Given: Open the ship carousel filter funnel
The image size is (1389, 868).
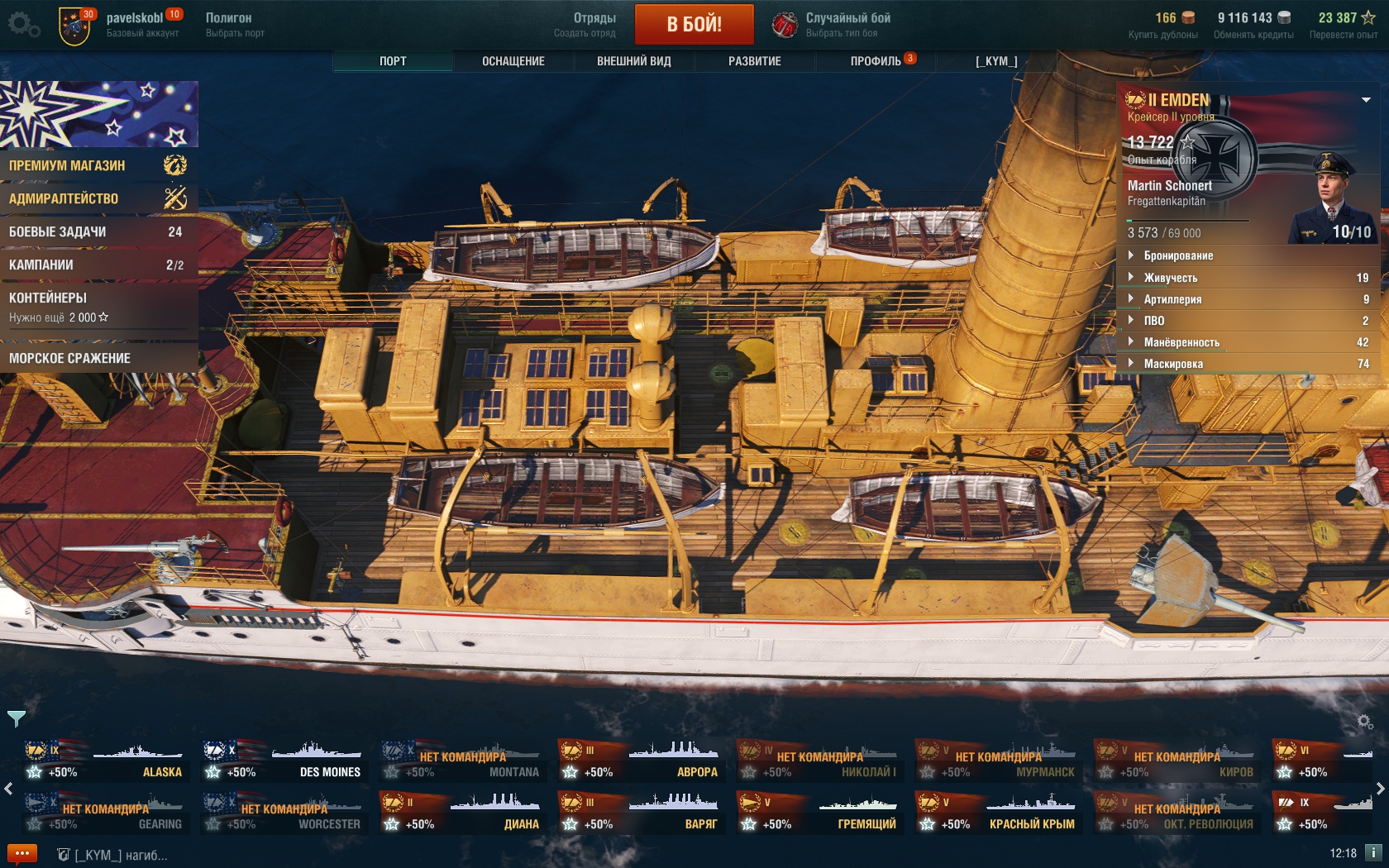Looking at the screenshot, I should (17, 718).
